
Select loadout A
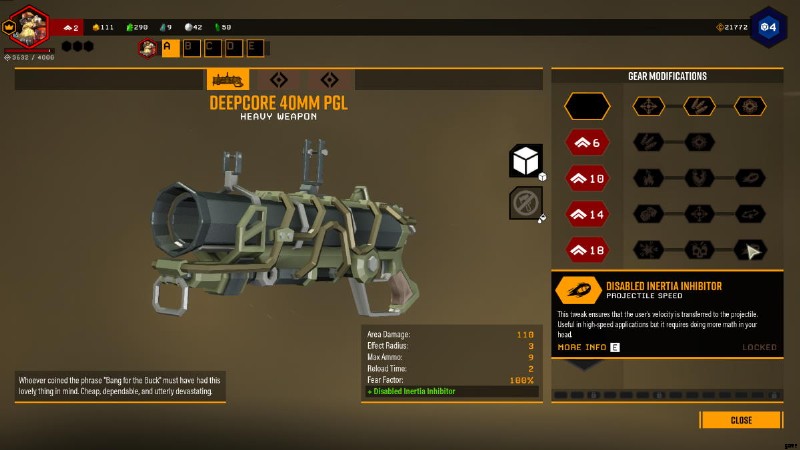tap(171, 46)
